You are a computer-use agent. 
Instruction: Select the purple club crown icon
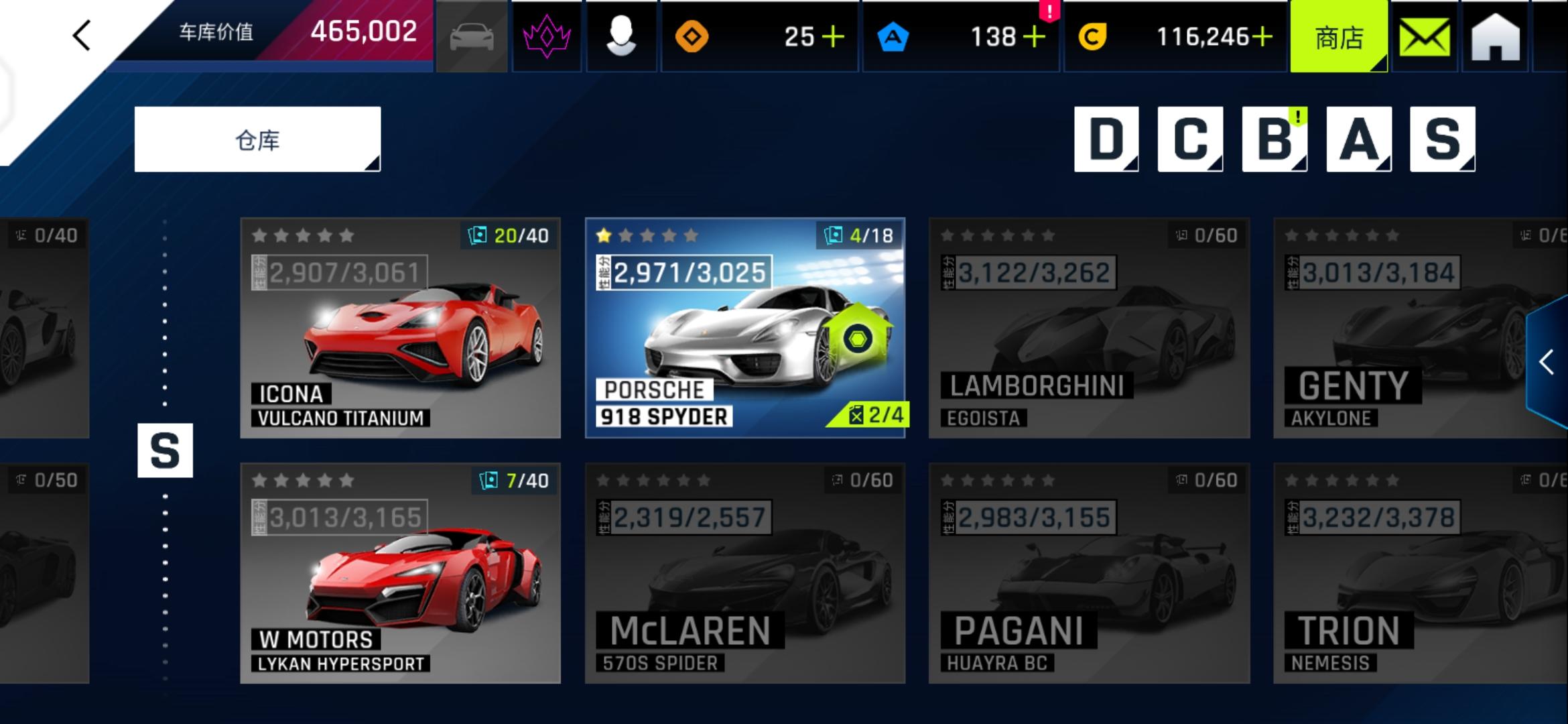click(547, 37)
